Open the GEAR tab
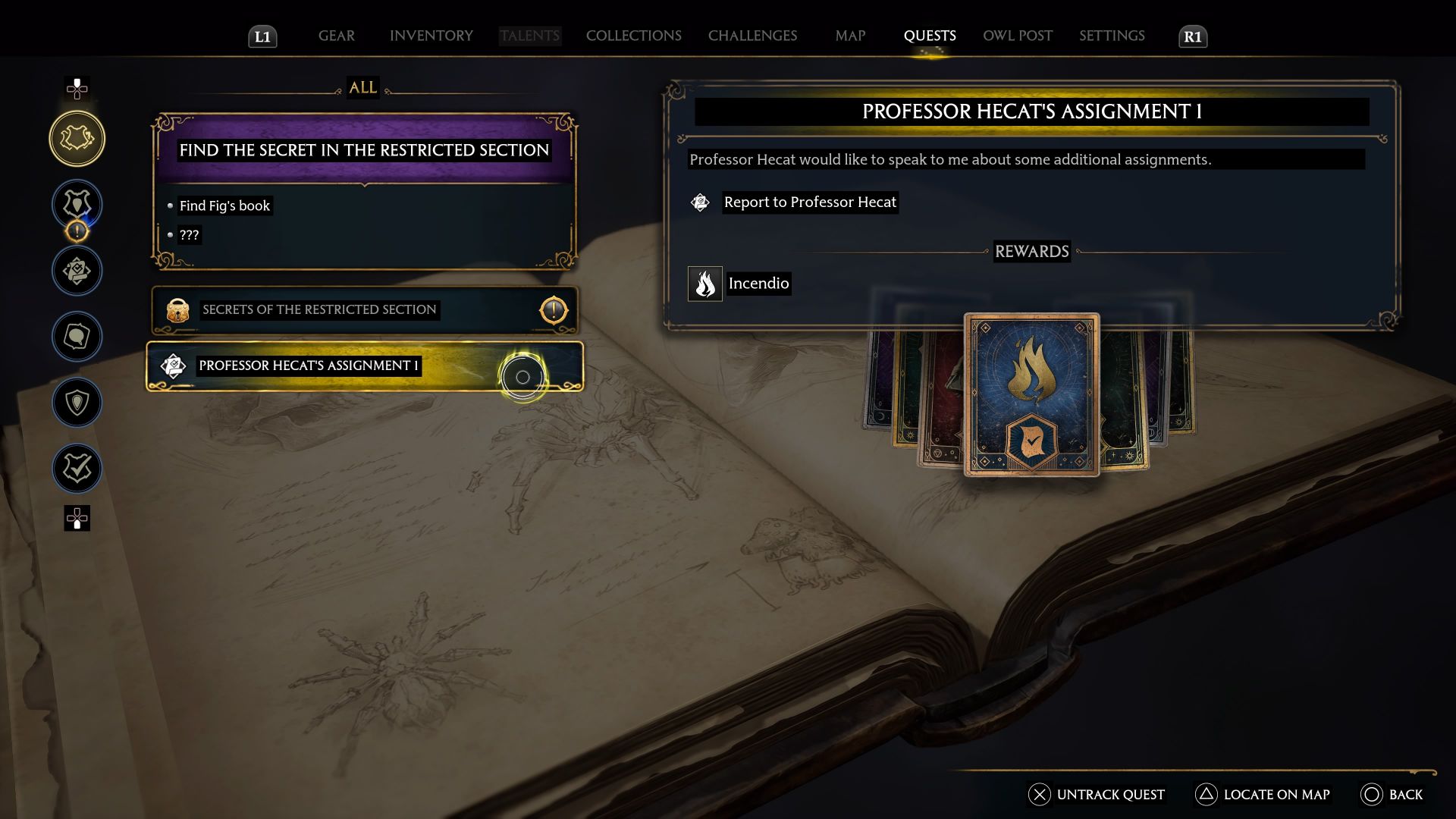Screen dimensions: 1456x819 coord(336,36)
